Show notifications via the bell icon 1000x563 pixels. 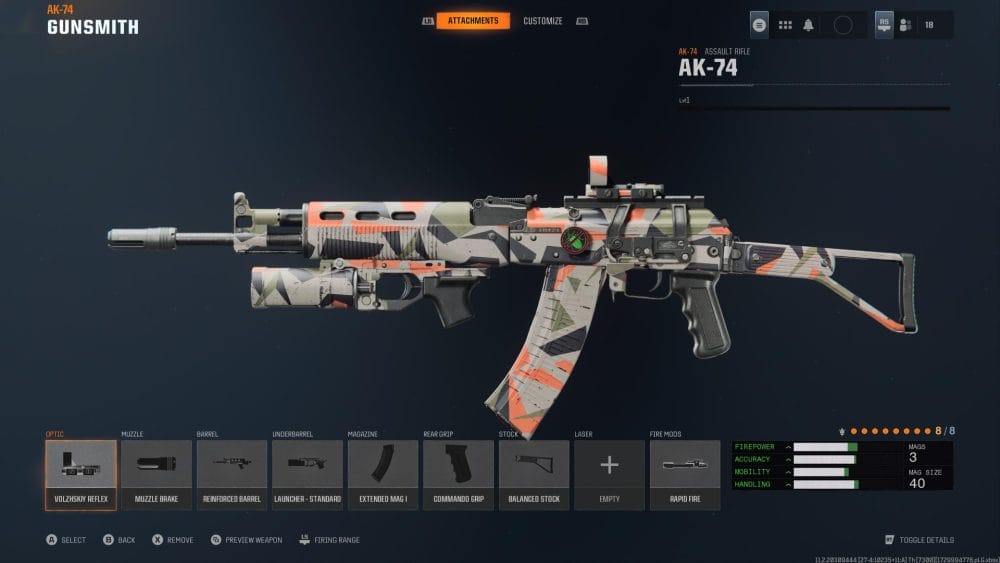coord(808,25)
